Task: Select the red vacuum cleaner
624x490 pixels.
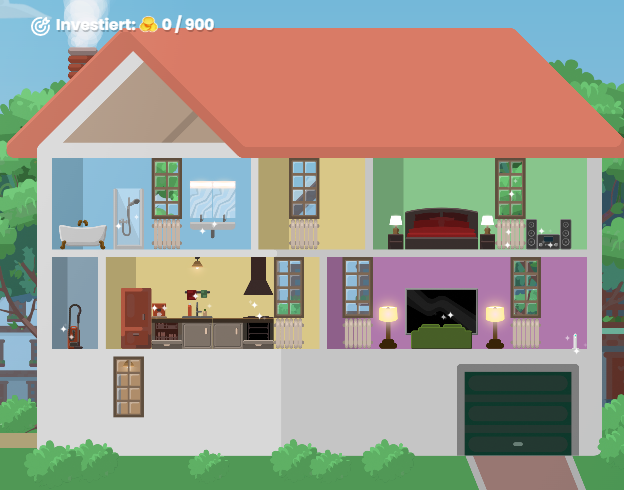Action: [73, 327]
